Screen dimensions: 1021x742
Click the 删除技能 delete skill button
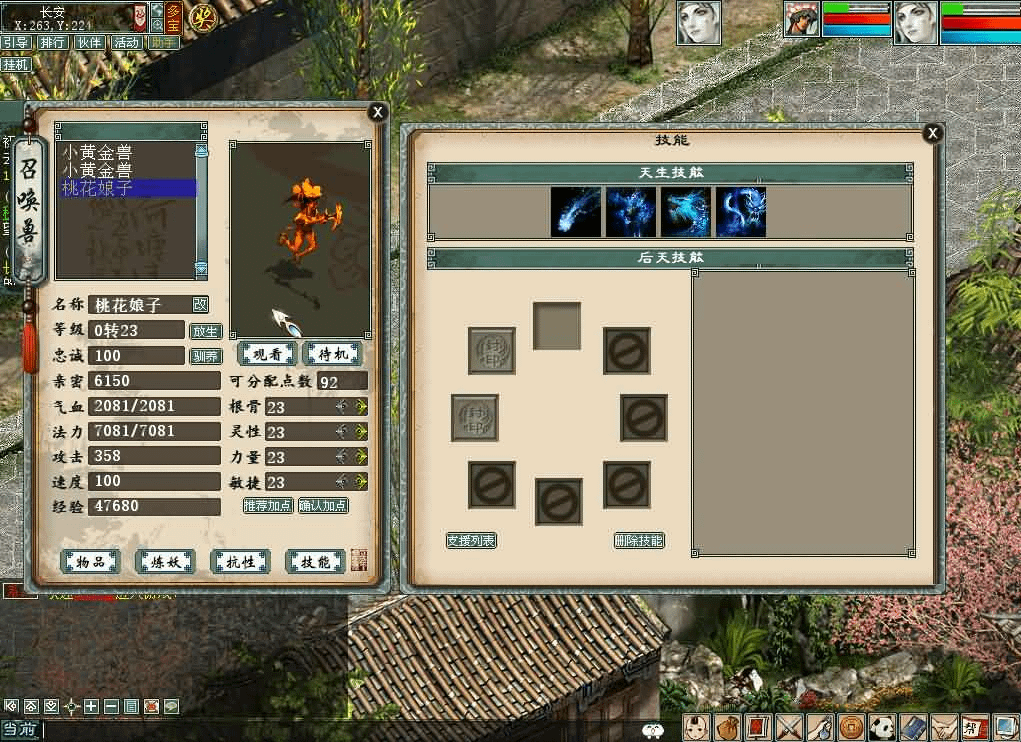(639, 541)
